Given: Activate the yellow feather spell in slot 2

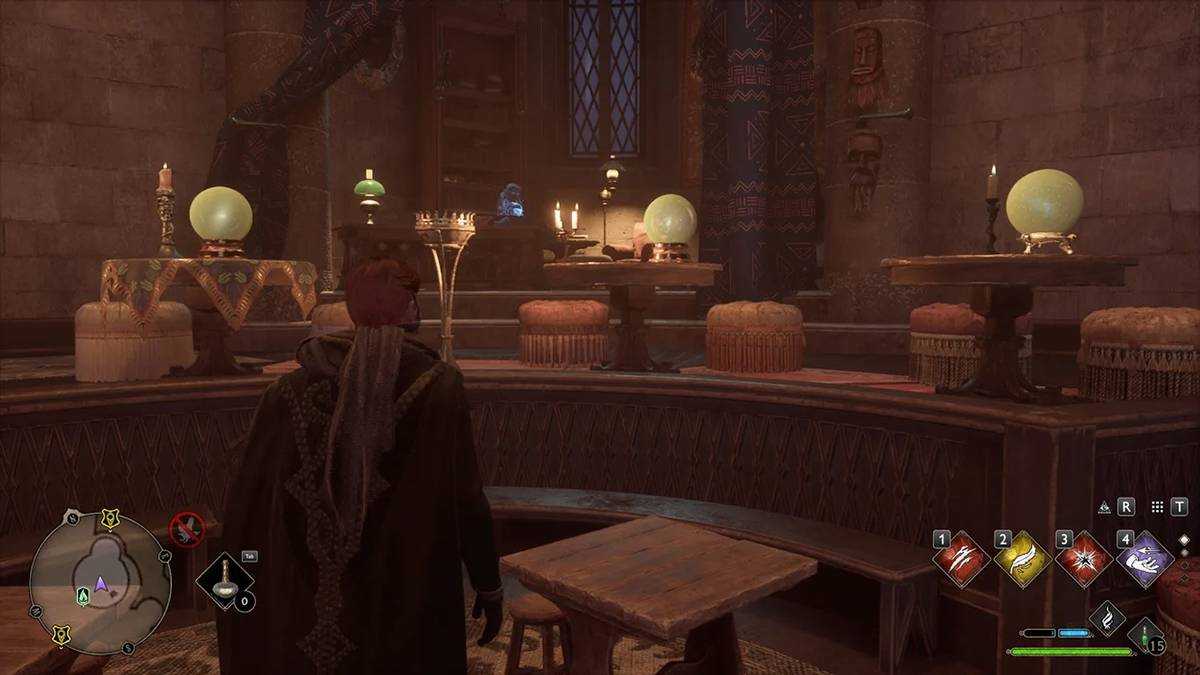Looking at the screenshot, I should 1022,559.
